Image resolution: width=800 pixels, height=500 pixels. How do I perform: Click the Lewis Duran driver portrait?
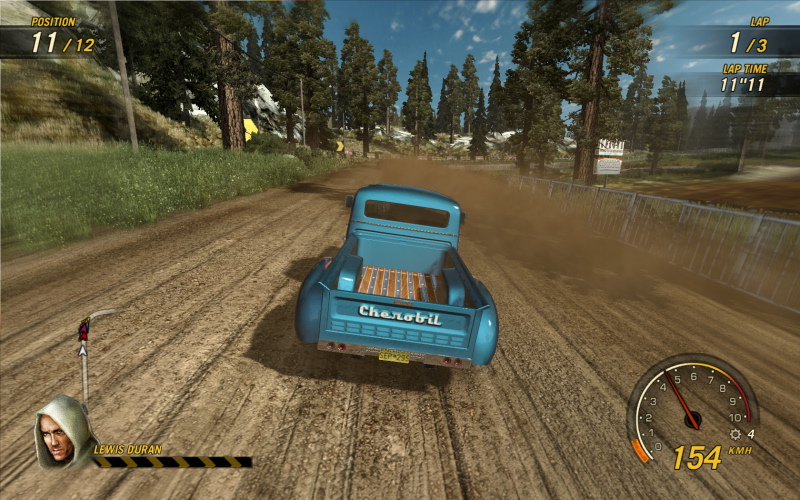coord(62,433)
